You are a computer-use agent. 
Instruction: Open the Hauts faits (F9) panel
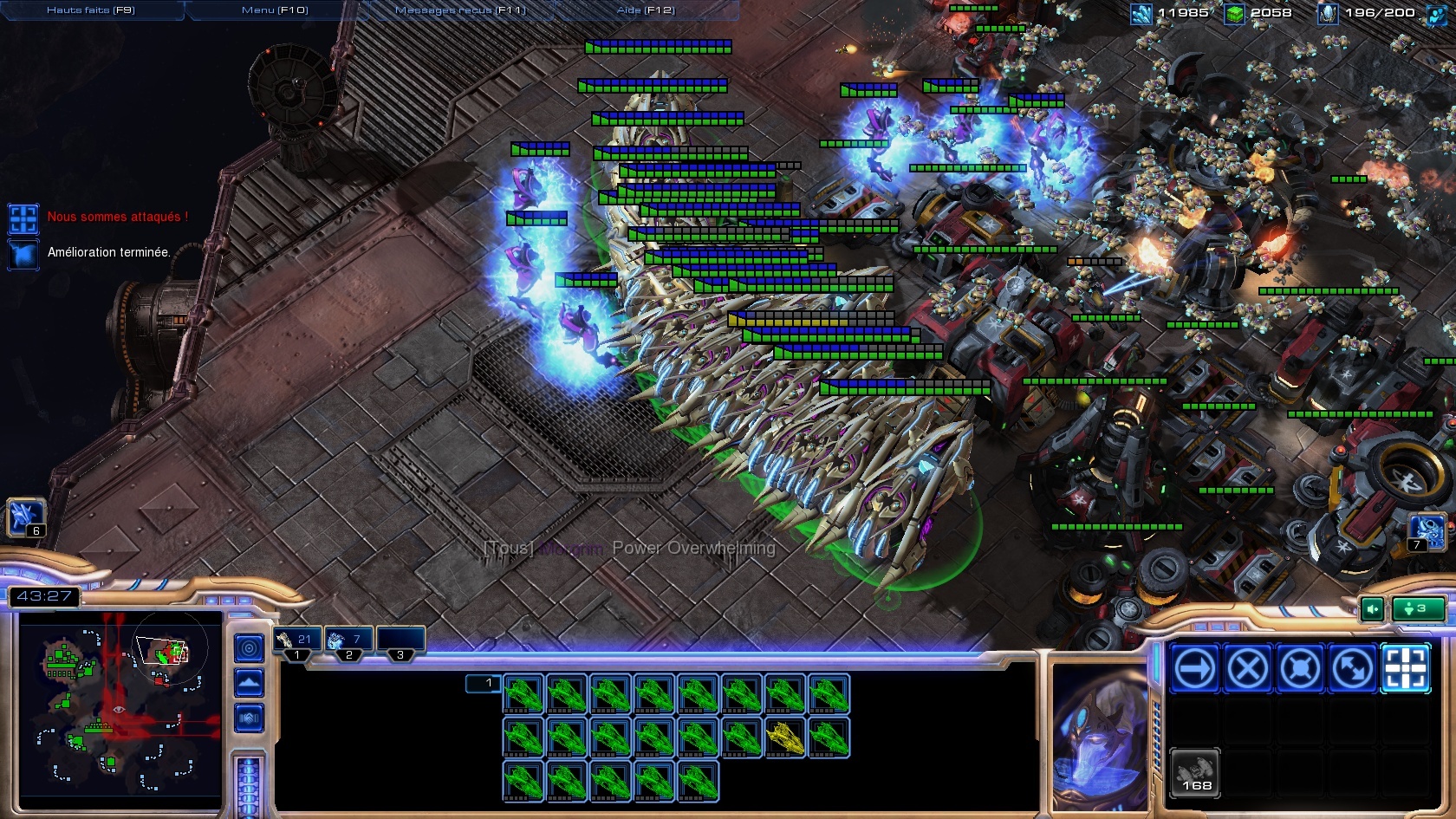click(x=91, y=10)
